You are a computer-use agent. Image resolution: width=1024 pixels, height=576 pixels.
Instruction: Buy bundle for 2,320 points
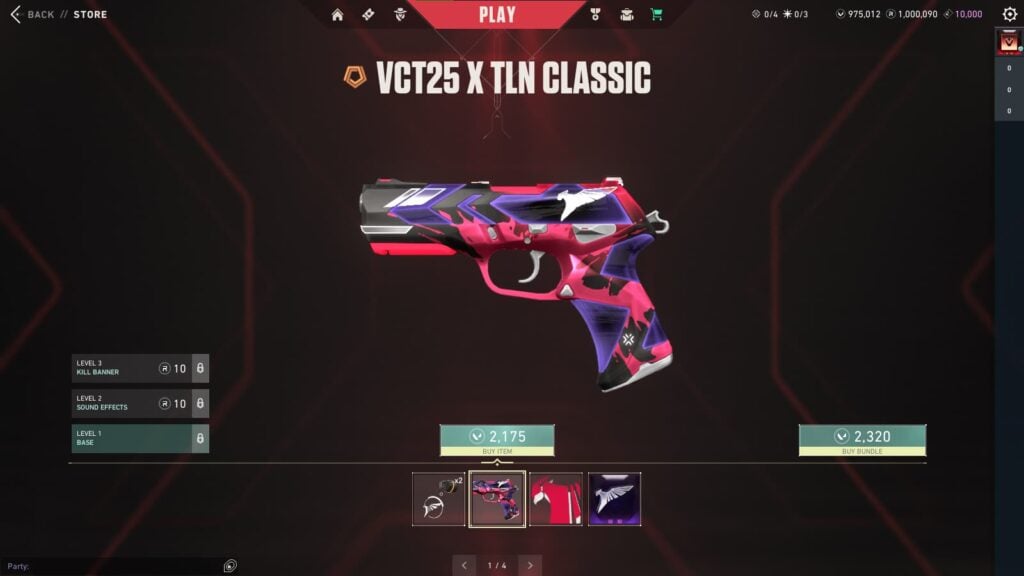[x=862, y=440]
